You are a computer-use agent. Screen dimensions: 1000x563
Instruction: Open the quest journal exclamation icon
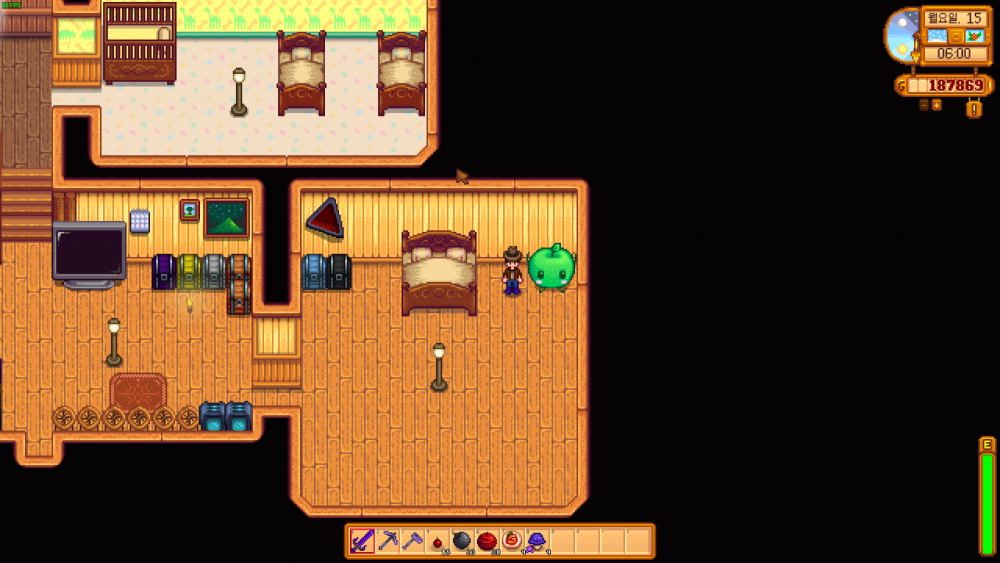[974, 109]
